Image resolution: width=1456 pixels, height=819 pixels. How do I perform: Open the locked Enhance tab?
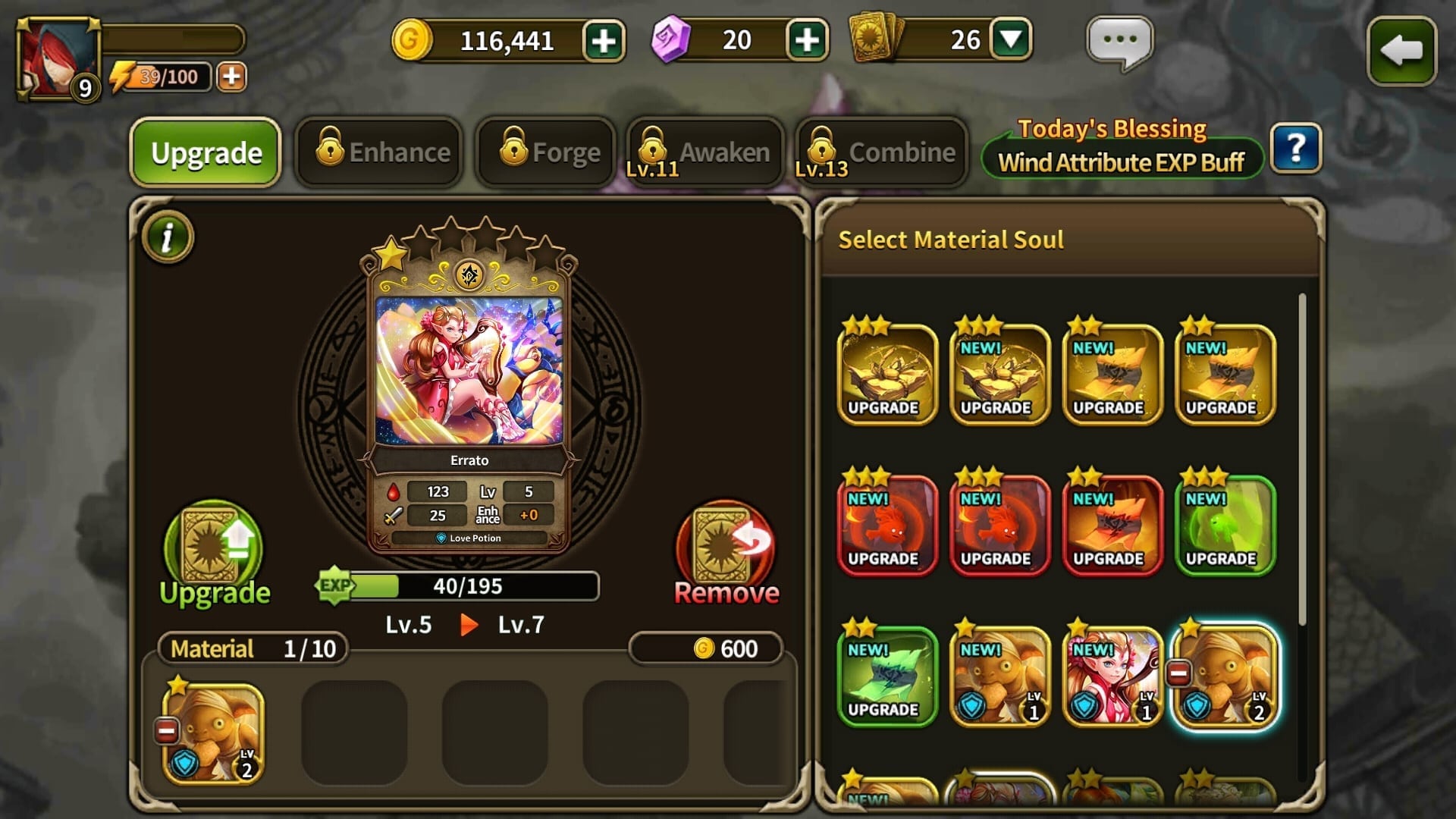click(x=378, y=152)
